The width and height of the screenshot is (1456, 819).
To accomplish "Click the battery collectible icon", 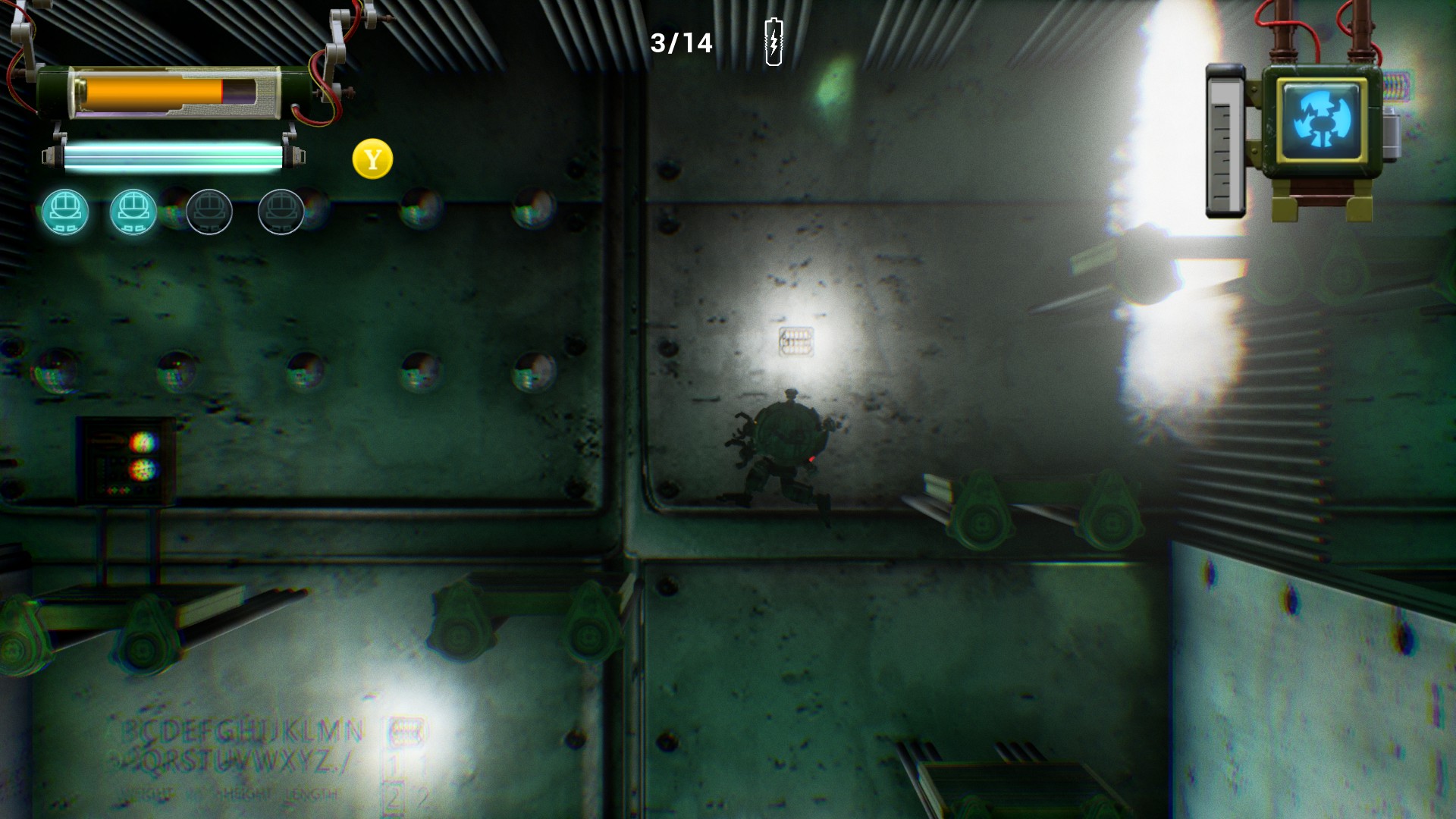I will click(x=773, y=42).
